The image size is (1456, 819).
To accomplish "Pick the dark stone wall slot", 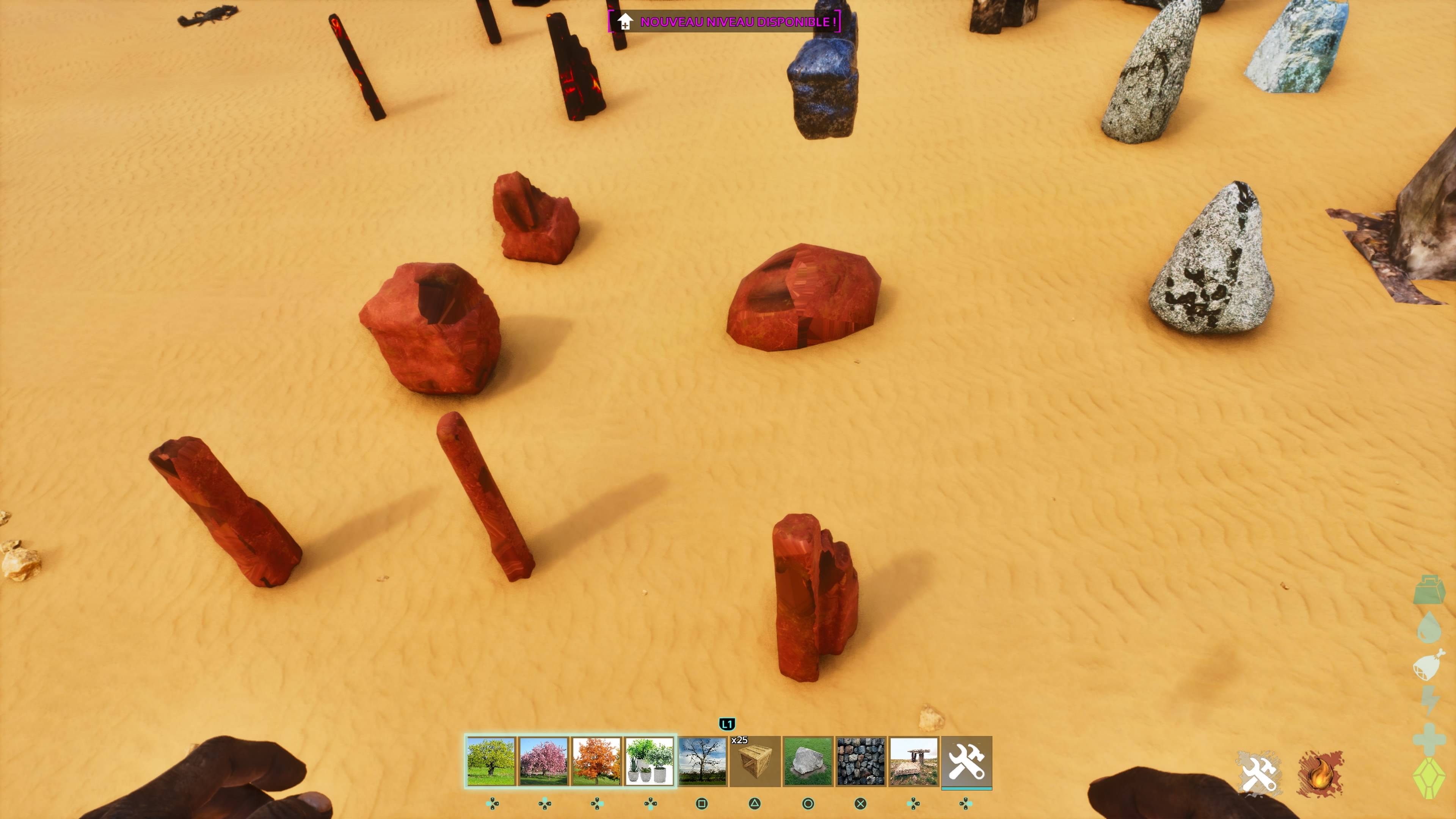I will point(860,761).
